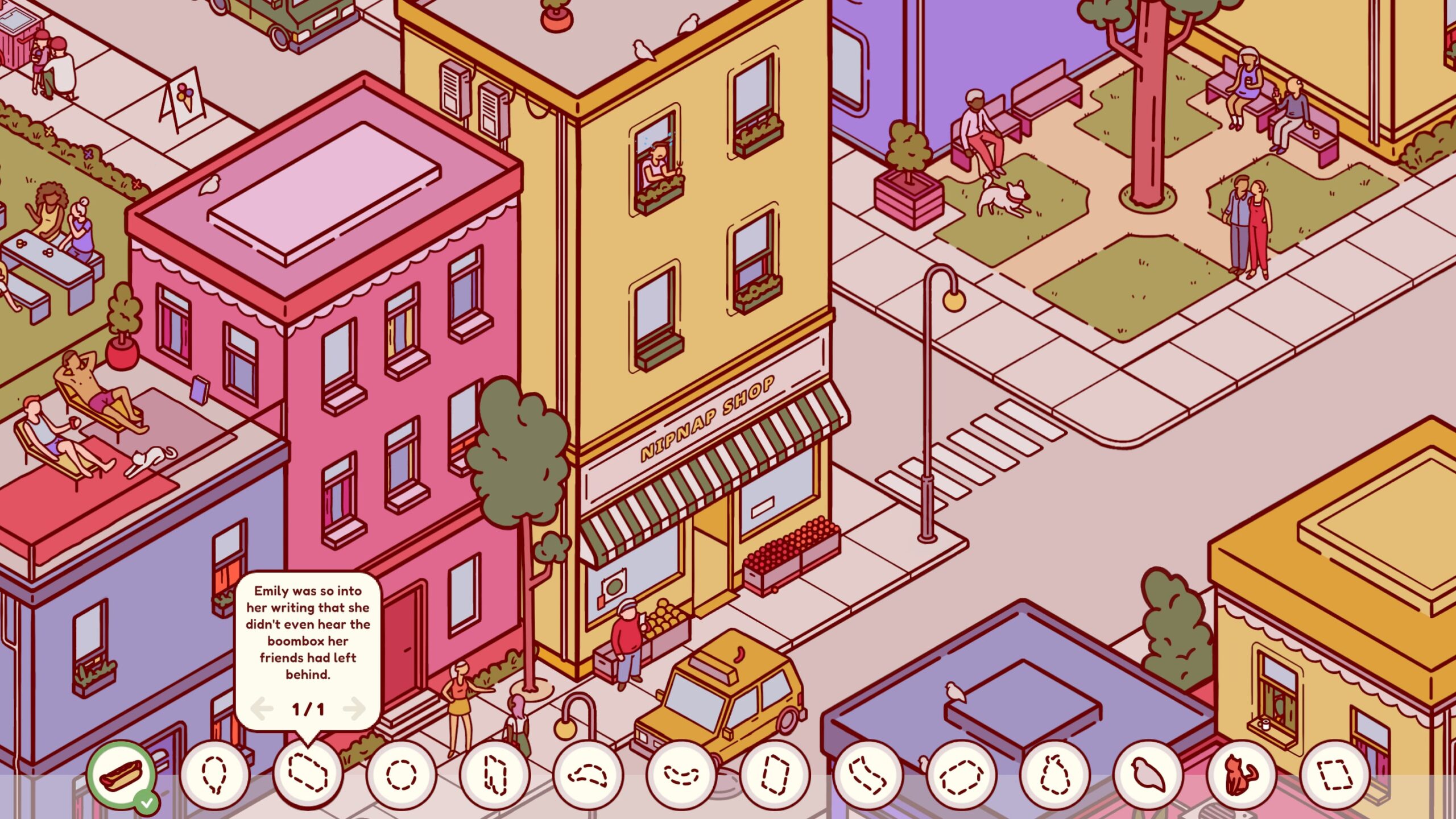Pick the hexagon-shaped outline item

click(x=961, y=775)
